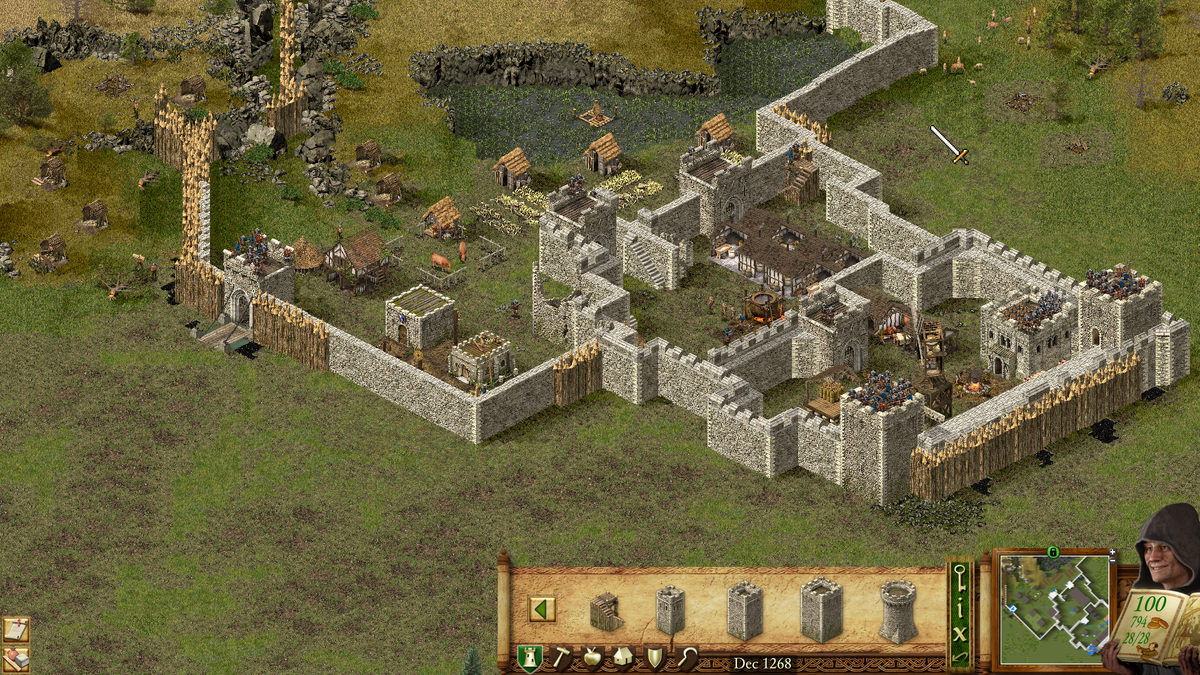Open the apple farm buildings tab

tap(593, 657)
